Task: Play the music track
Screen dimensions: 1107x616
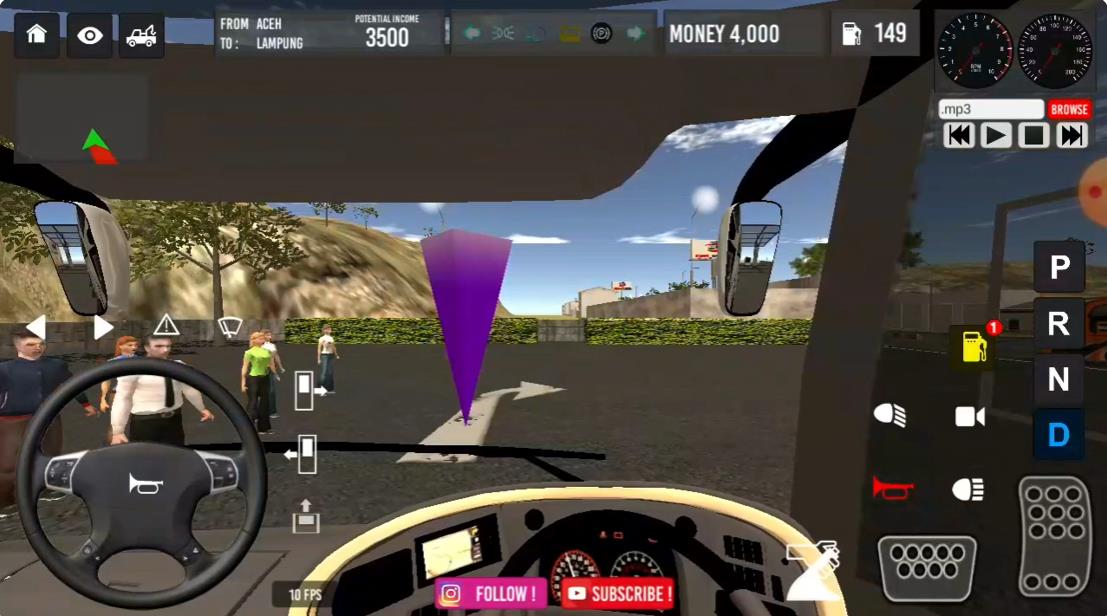Action: 996,135
